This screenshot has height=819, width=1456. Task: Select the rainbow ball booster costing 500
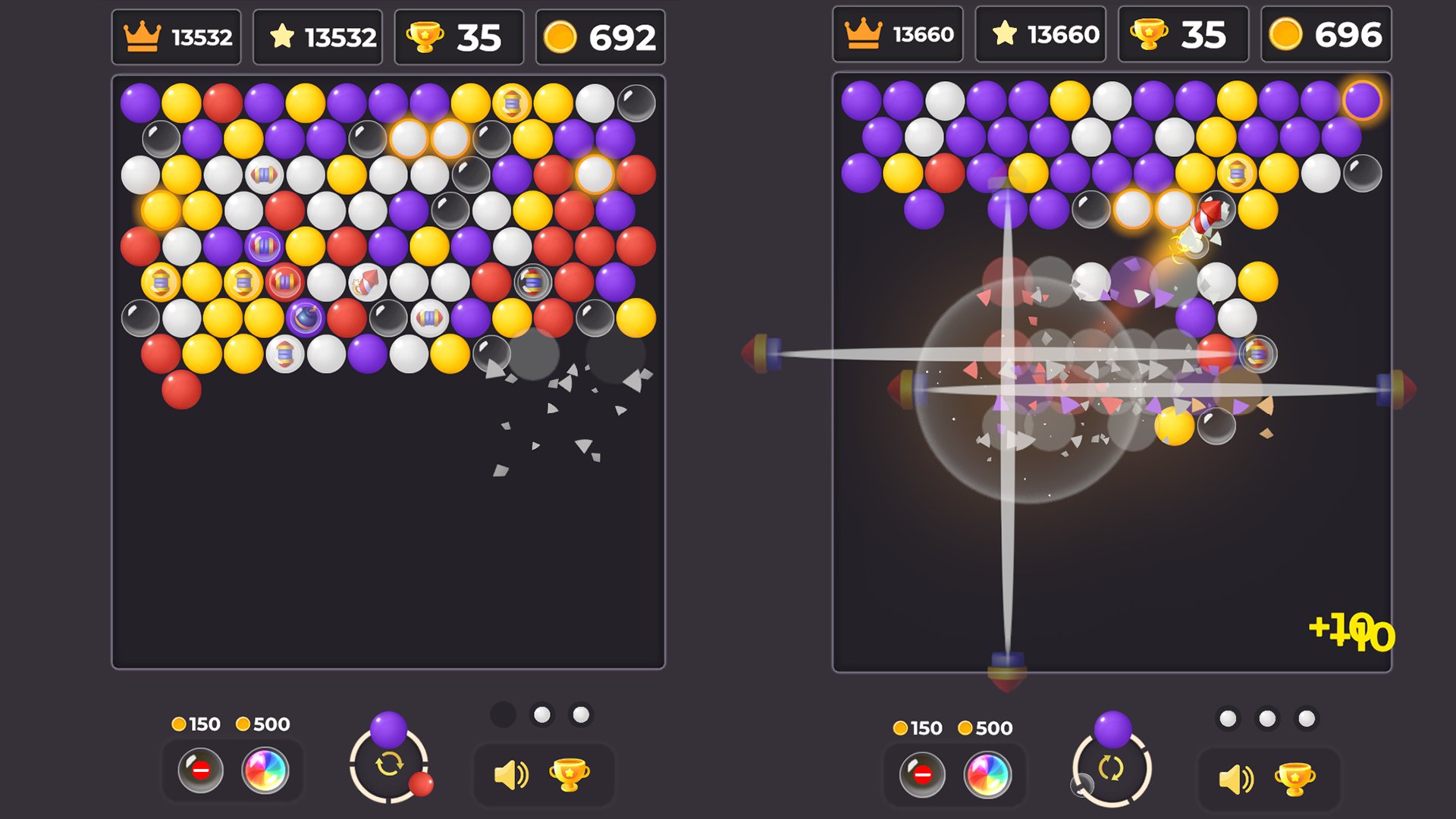point(265,772)
